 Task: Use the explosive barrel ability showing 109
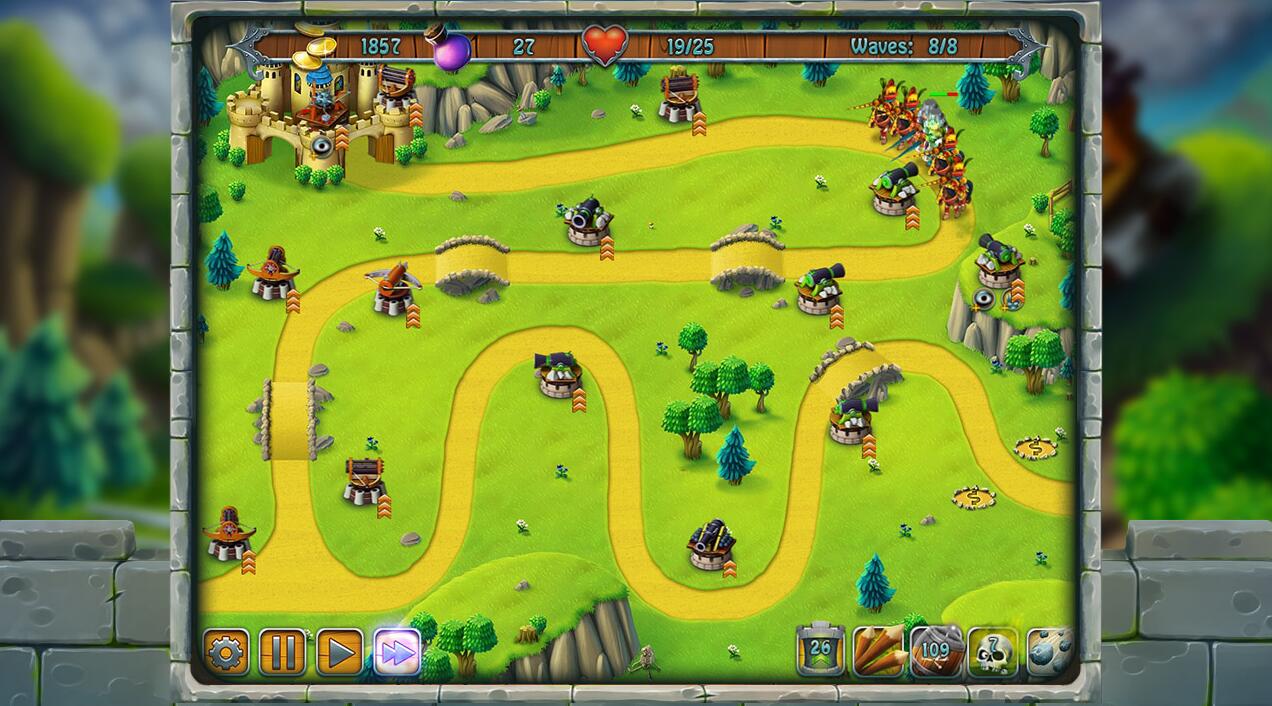pyautogui.click(x=936, y=652)
